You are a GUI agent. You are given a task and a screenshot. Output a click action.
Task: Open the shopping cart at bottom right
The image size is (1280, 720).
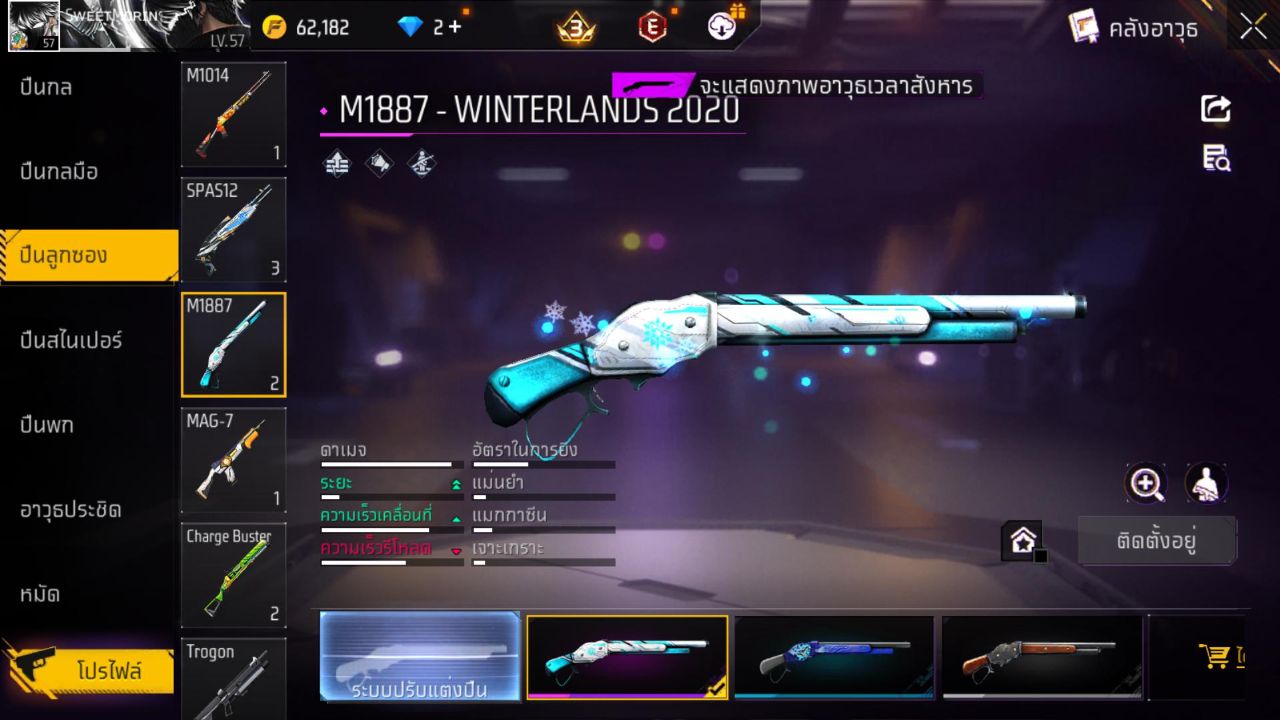point(1213,657)
